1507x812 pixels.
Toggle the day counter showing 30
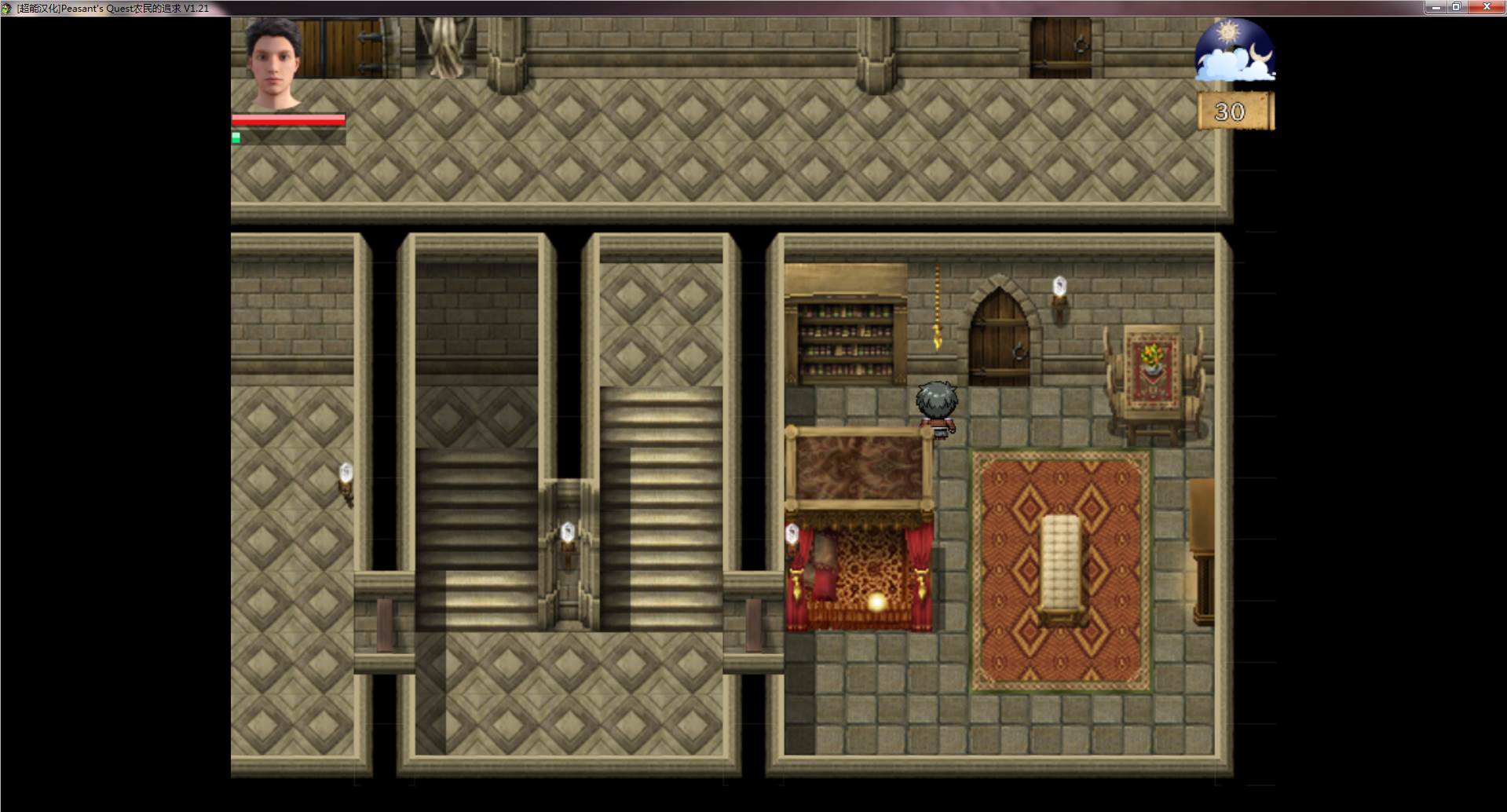[1229, 111]
